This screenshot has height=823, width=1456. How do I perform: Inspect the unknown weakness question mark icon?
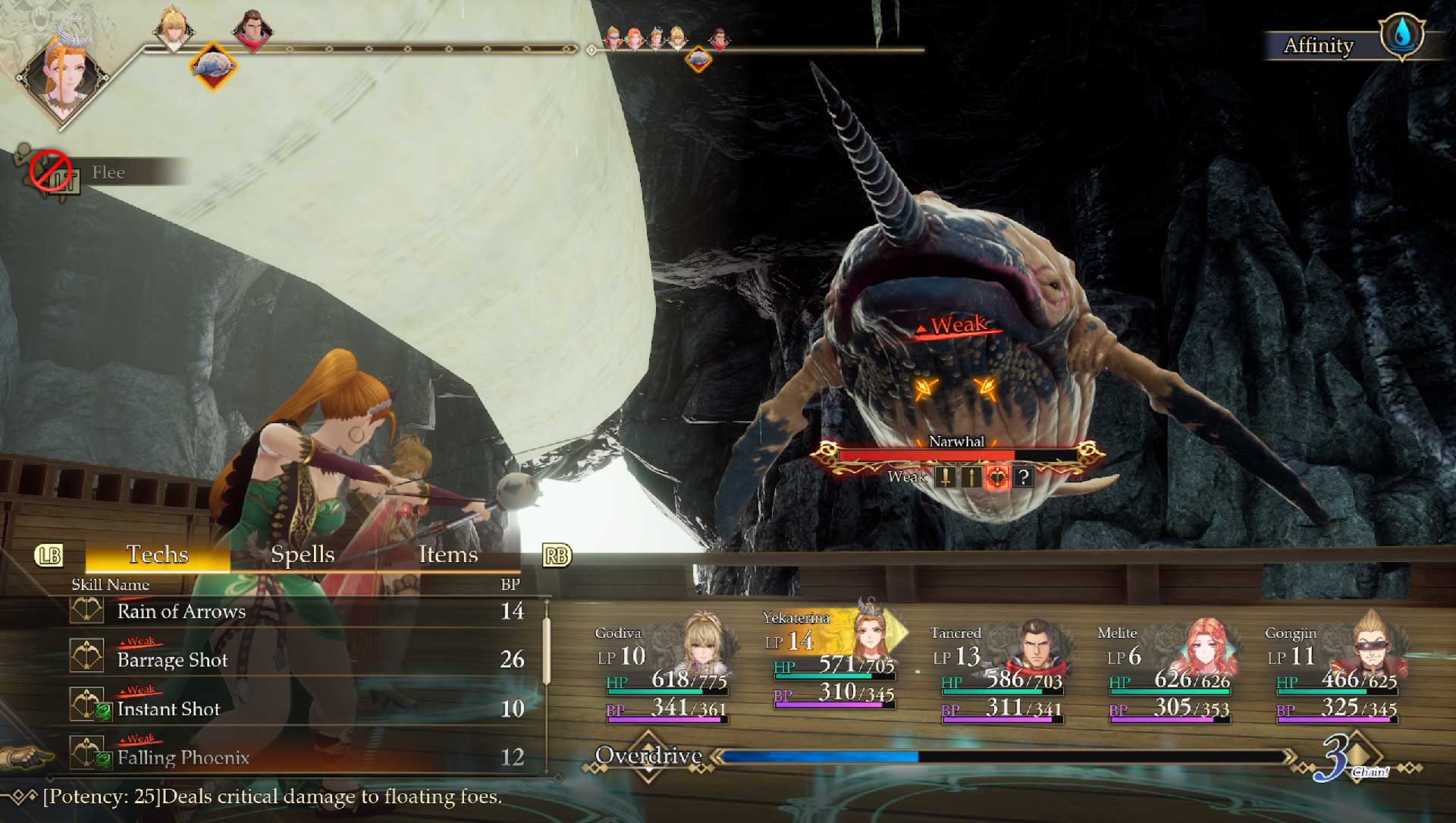click(1024, 477)
